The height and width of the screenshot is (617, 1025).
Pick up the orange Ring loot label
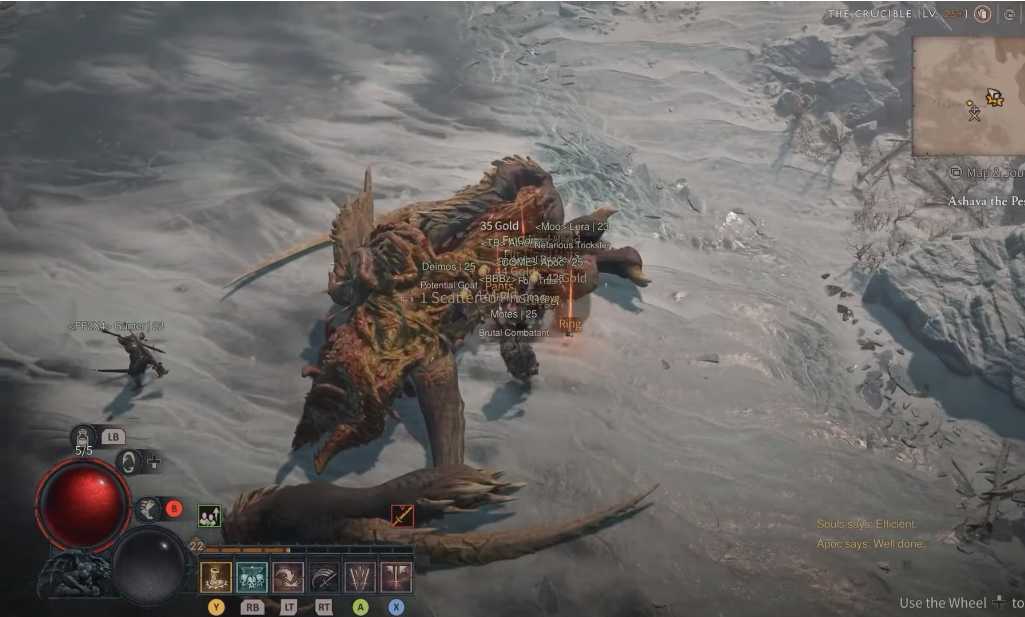pyautogui.click(x=569, y=324)
